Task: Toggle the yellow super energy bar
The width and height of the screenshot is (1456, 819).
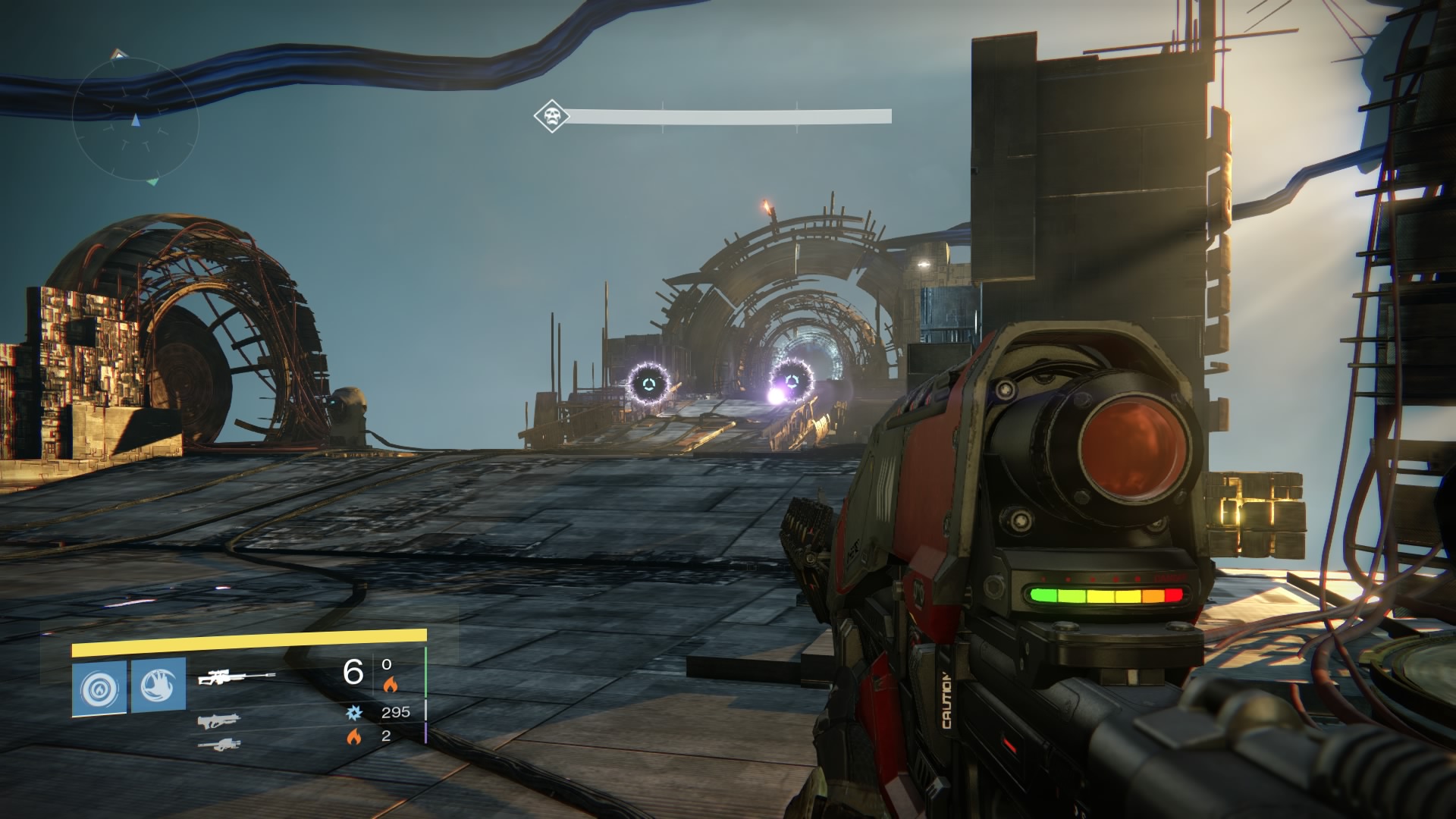Action: click(x=253, y=637)
